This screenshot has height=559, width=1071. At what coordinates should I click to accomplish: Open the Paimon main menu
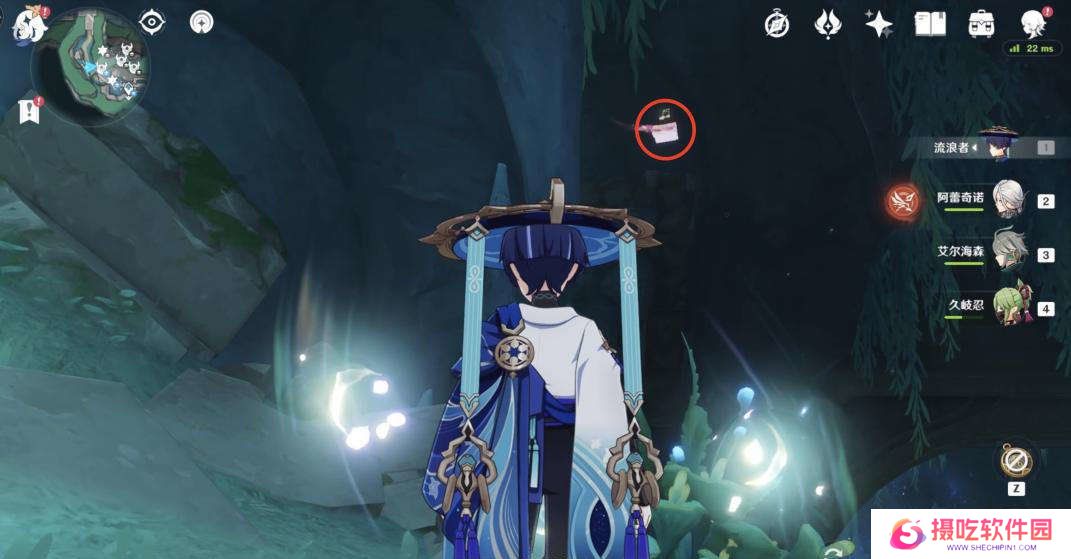(26, 24)
